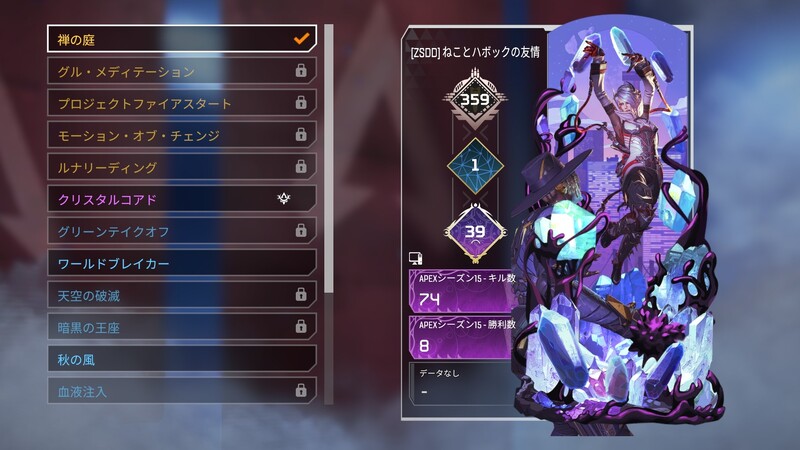Pick the モーション・オブ・チェンジ frame
800x450 pixels.
(x=181, y=135)
